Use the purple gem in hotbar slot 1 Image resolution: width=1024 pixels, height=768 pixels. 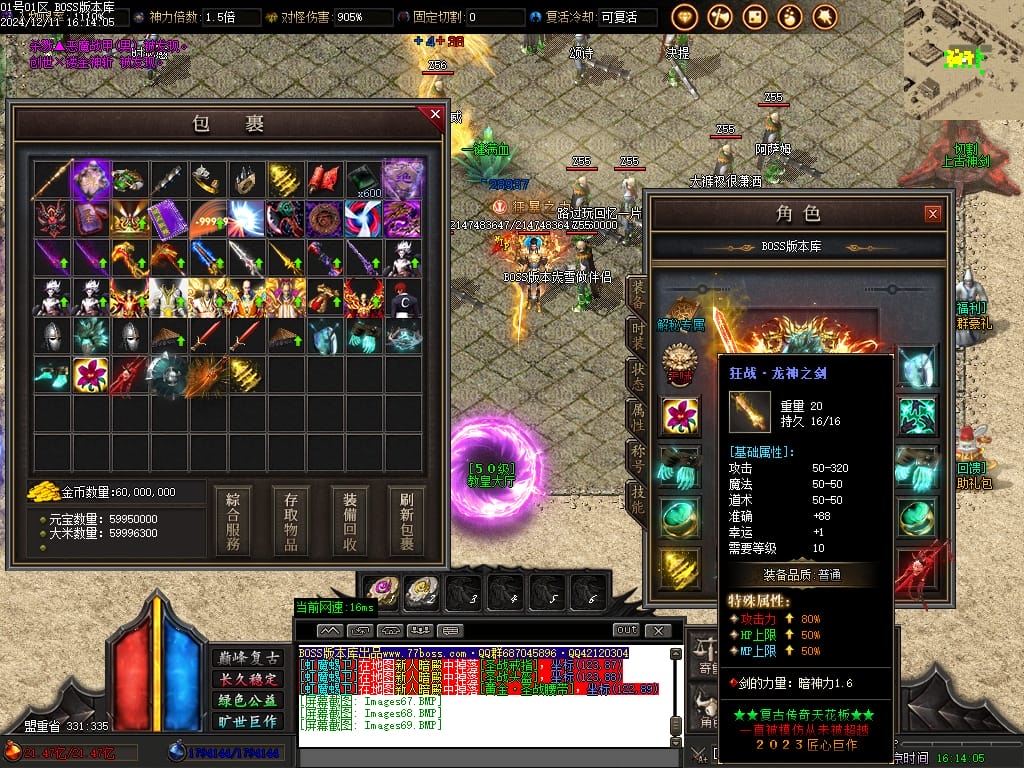click(381, 592)
